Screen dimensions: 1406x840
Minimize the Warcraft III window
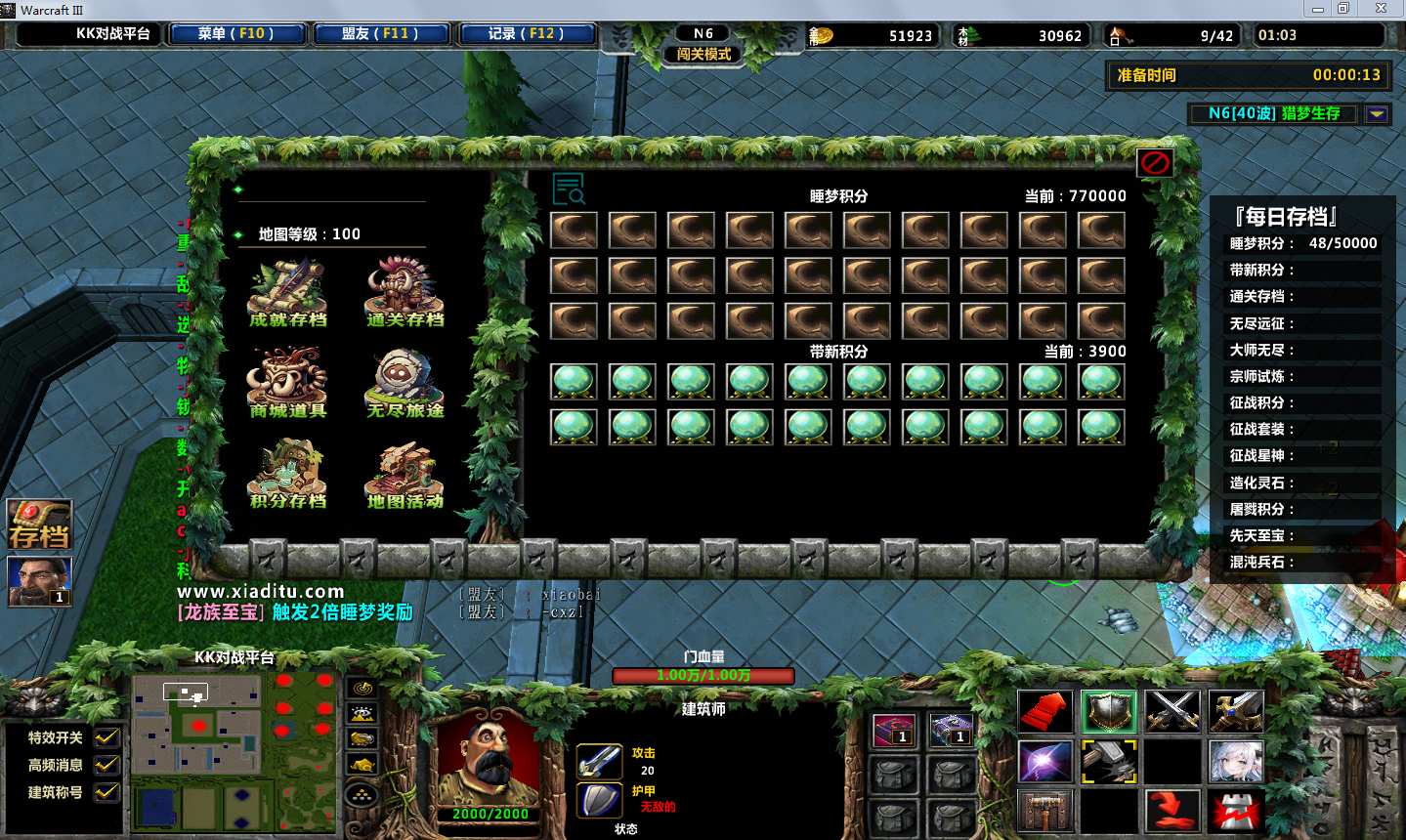1319,9
